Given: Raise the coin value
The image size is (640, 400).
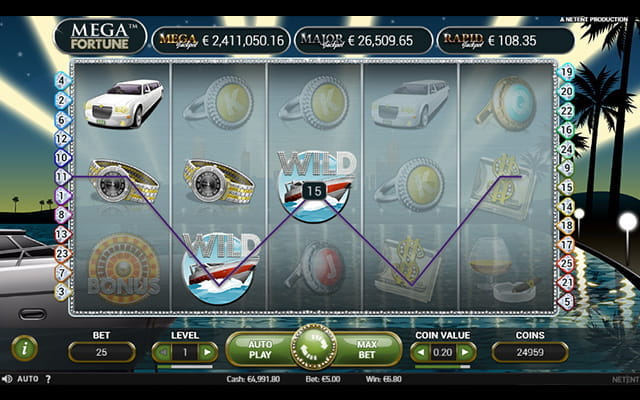Looking at the screenshot, I should tap(465, 351).
